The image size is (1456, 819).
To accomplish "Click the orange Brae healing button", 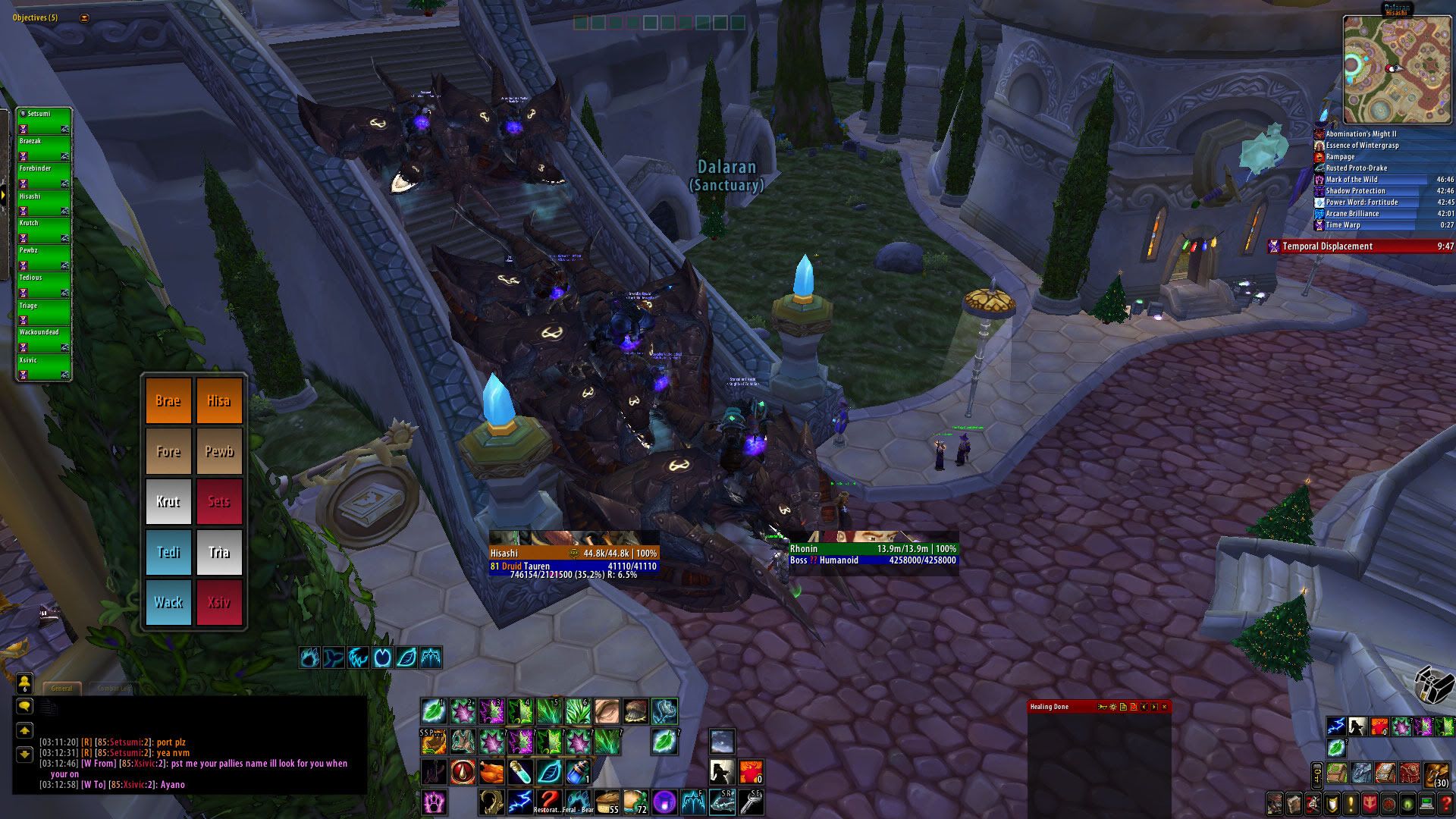I will coord(168,400).
